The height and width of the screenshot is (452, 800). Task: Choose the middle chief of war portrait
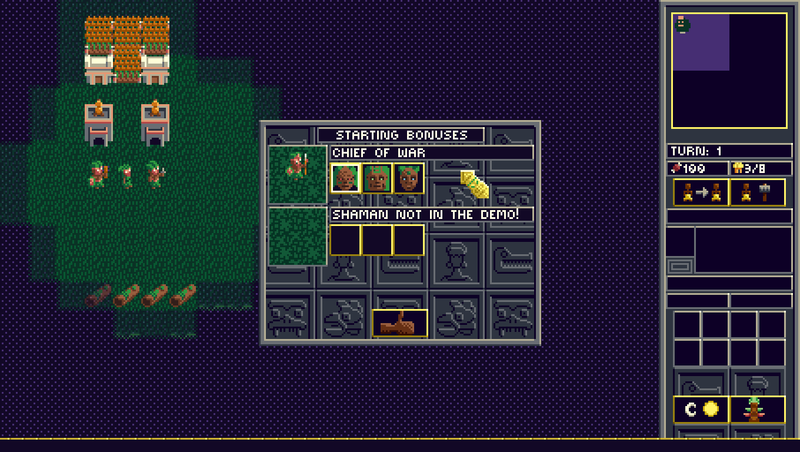[x=377, y=178]
